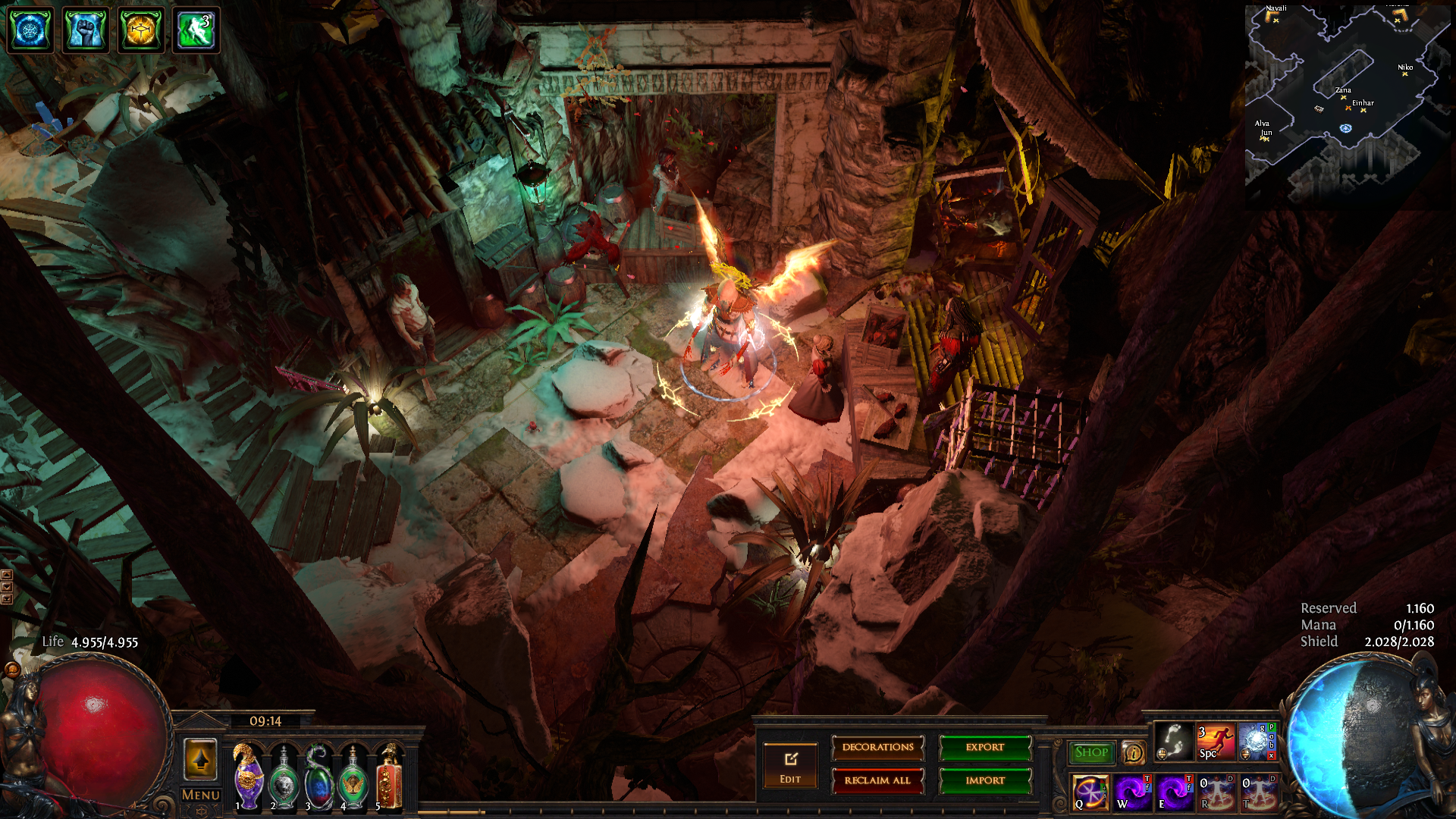Select the footprints move skill slot
1456x819 pixels.
(1173, 741)
